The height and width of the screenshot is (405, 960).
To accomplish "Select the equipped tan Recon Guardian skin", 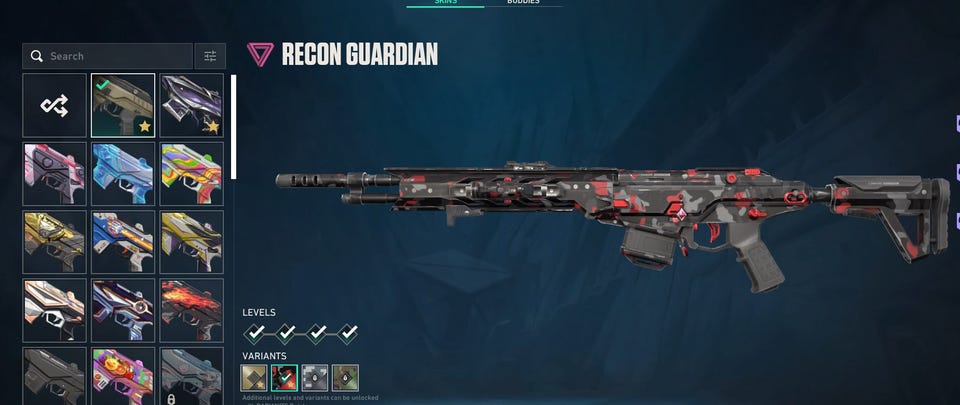I will coord(123,105).
